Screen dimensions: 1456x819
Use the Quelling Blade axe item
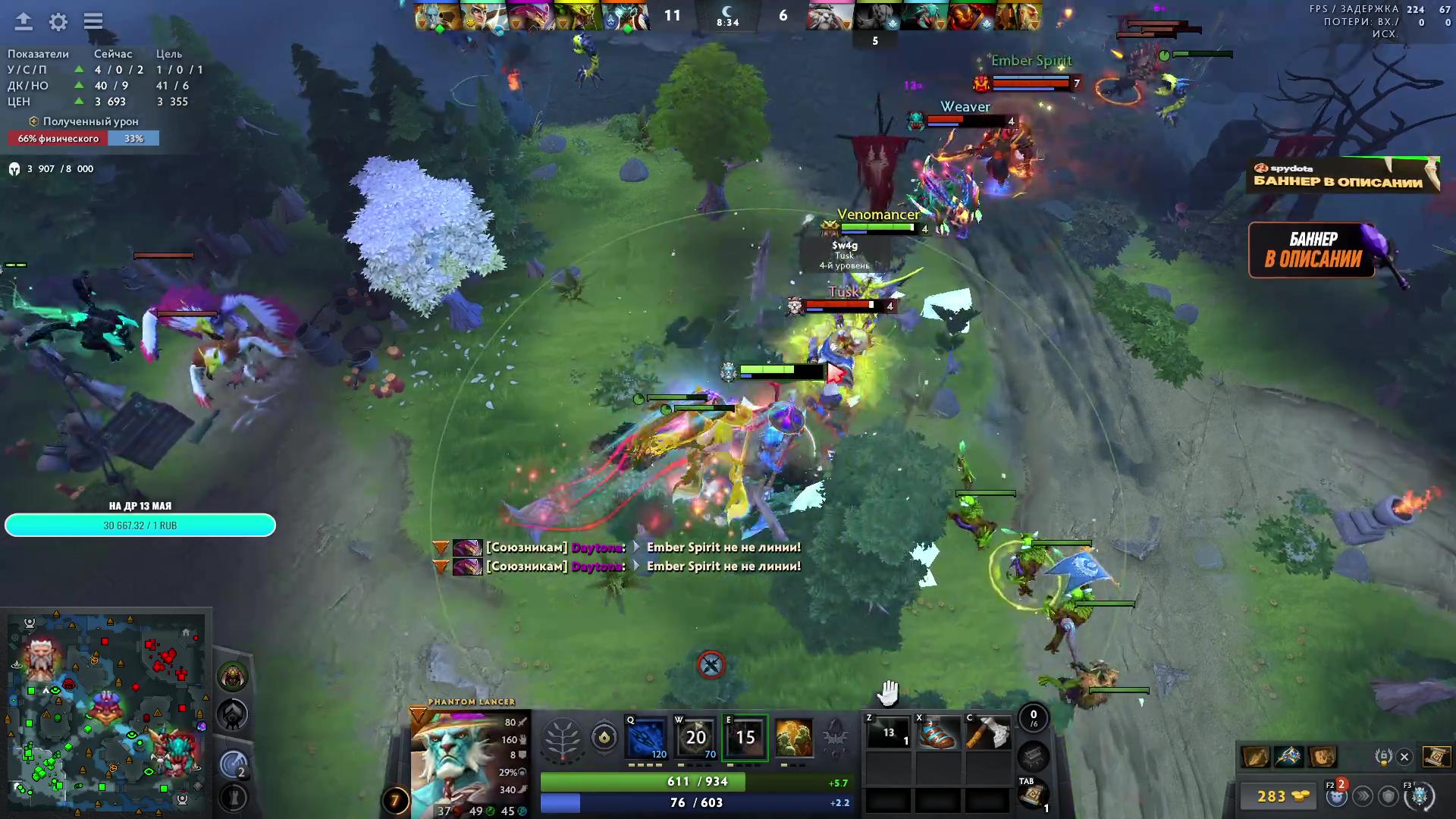click(x=987, y=734)
